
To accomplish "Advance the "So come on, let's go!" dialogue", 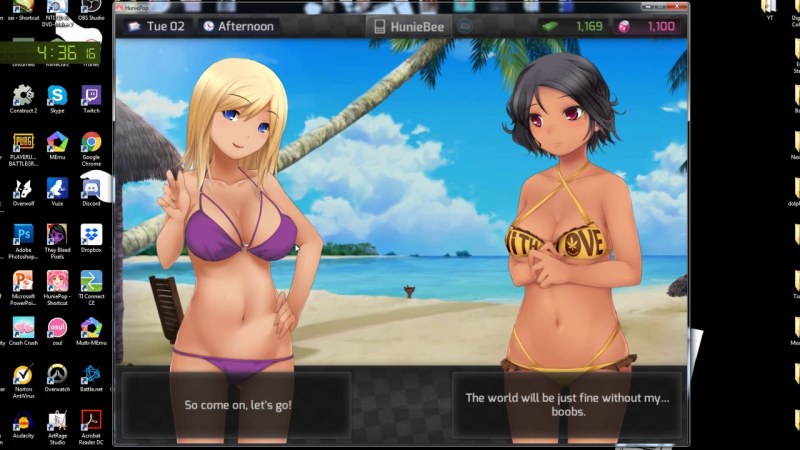I will click(x=236, y=404).
